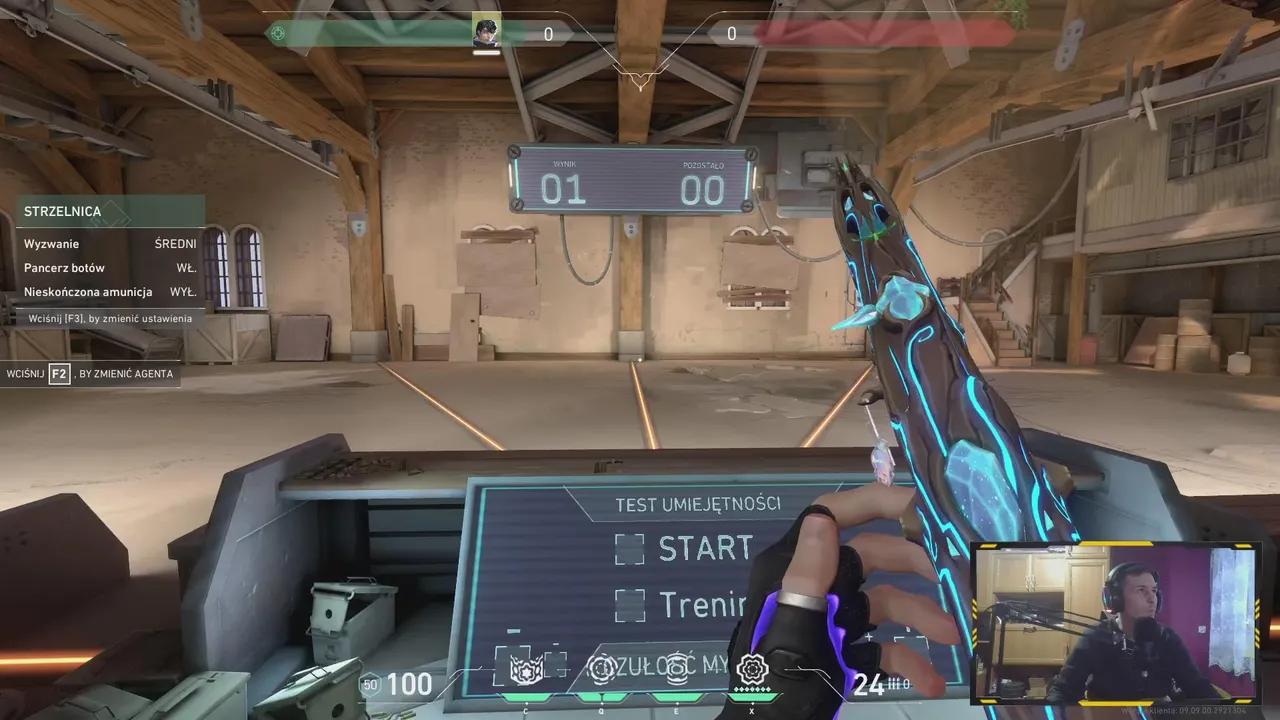The width and height of the screenshot is (1280, 720).
Task: Click the streamer webcam overlay
Action: (x=1115, y=622)
